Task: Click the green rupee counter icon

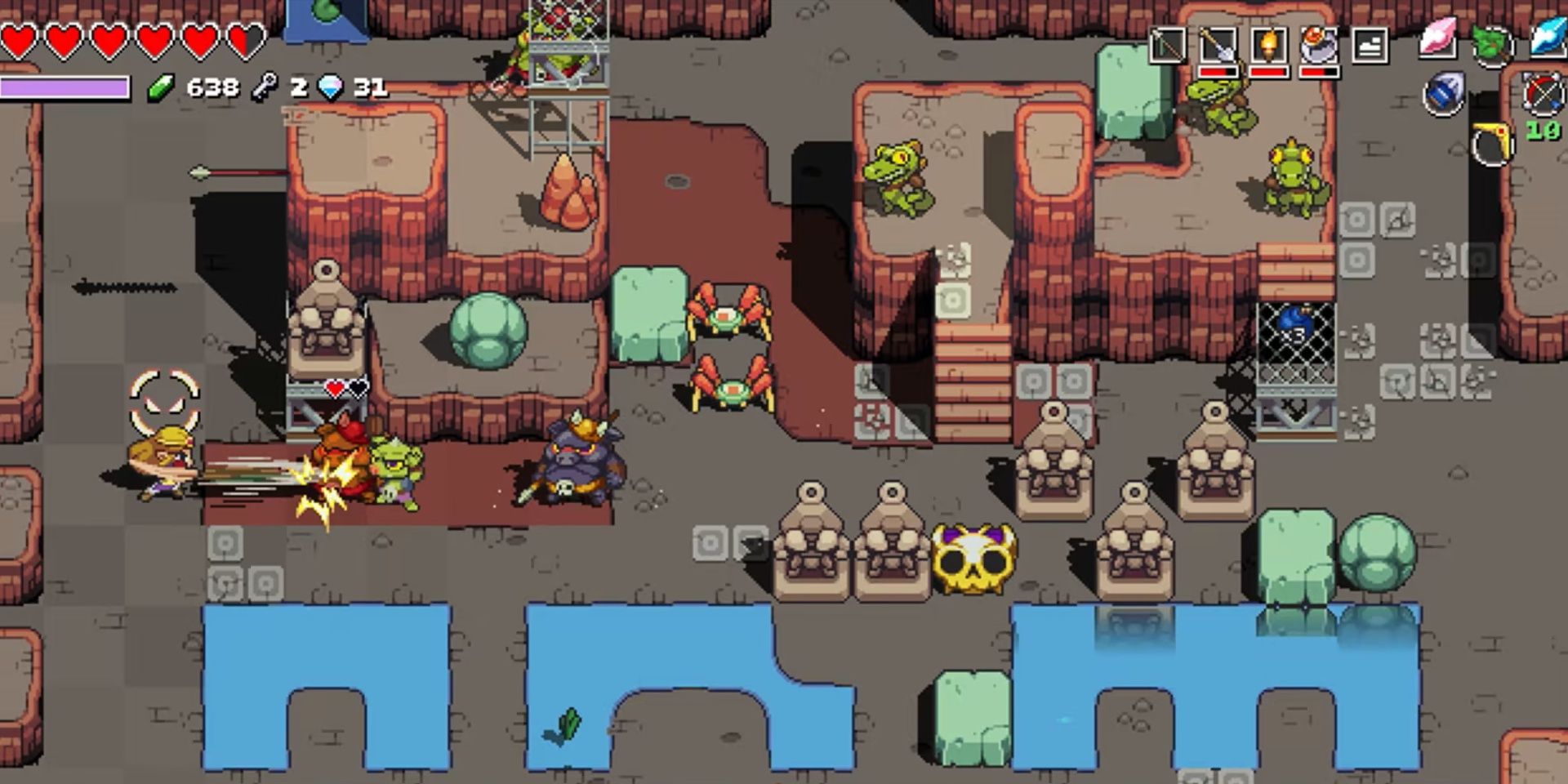Action: [x=159, y=87]
